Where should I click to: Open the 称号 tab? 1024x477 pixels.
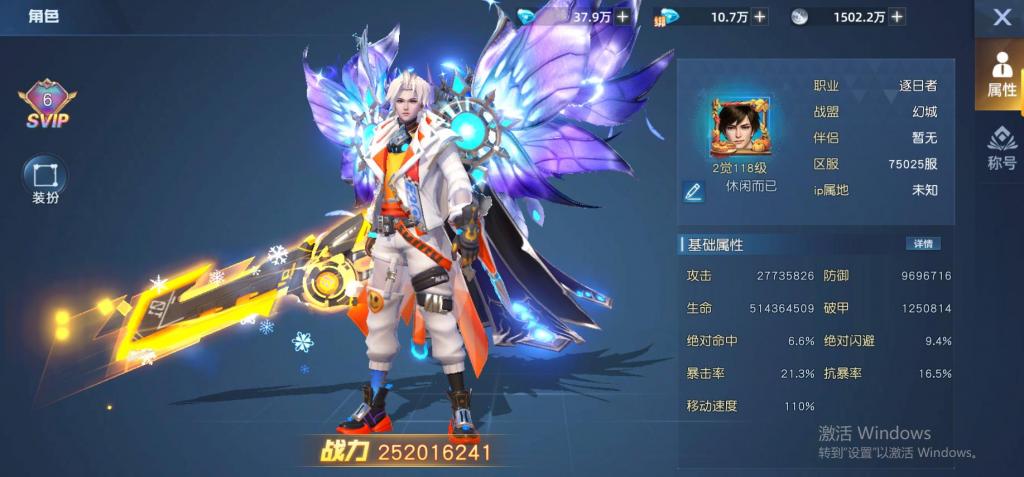1001,149
